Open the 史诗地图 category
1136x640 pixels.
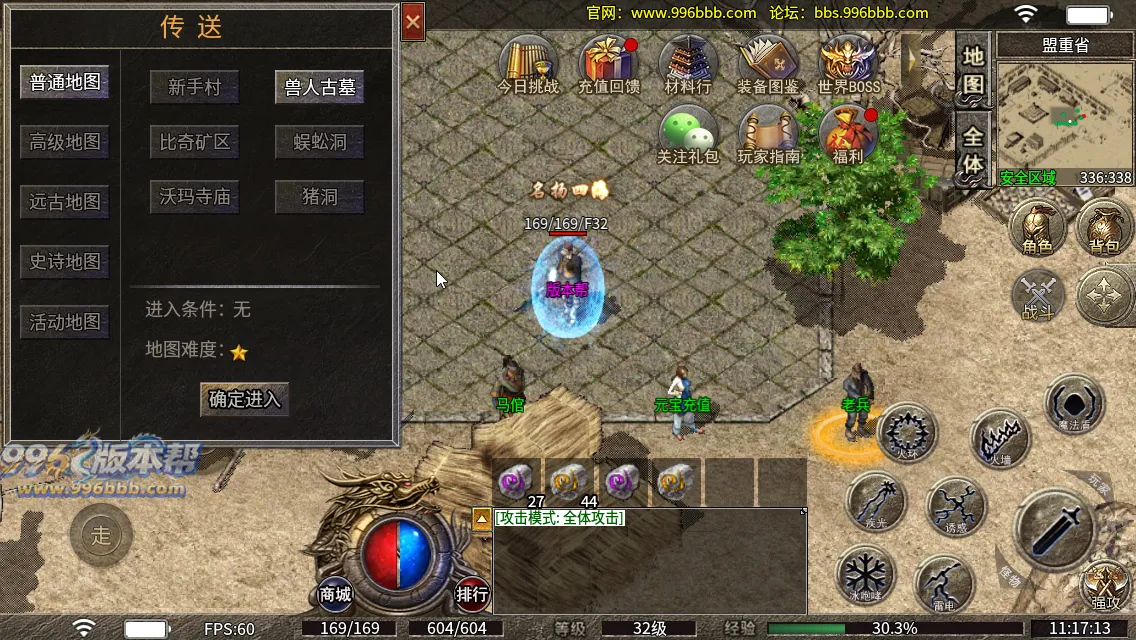click(65, 262)
